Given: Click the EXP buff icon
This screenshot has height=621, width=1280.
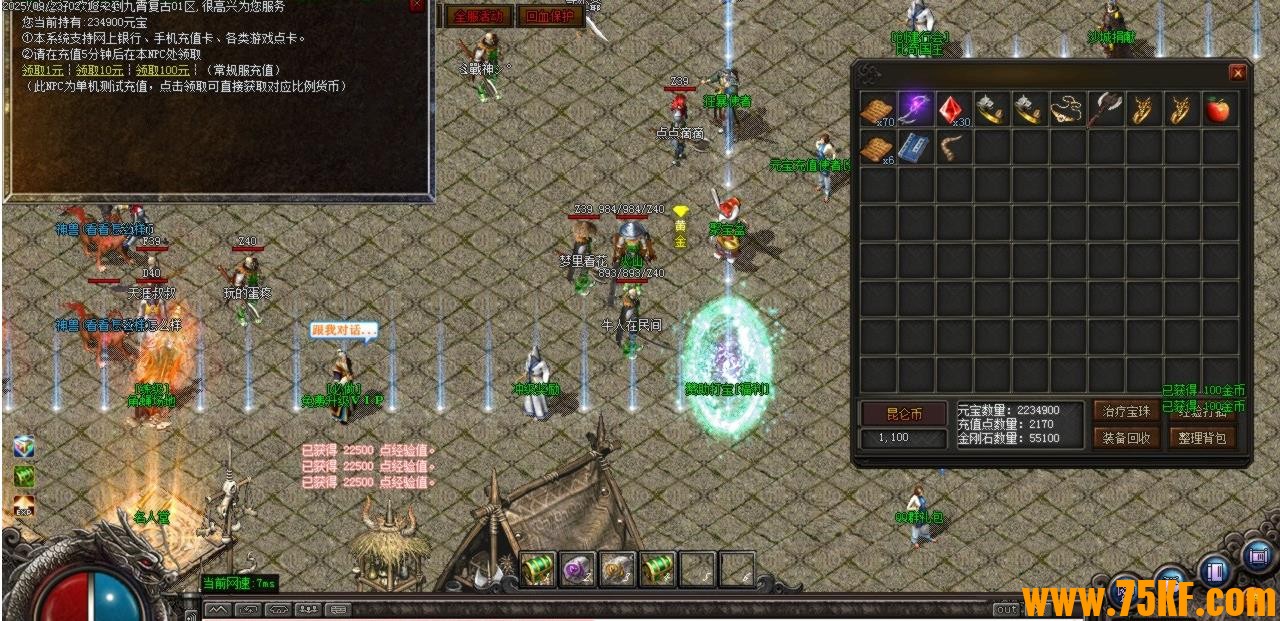Looking at the screenshot, I should pos(24,508).
